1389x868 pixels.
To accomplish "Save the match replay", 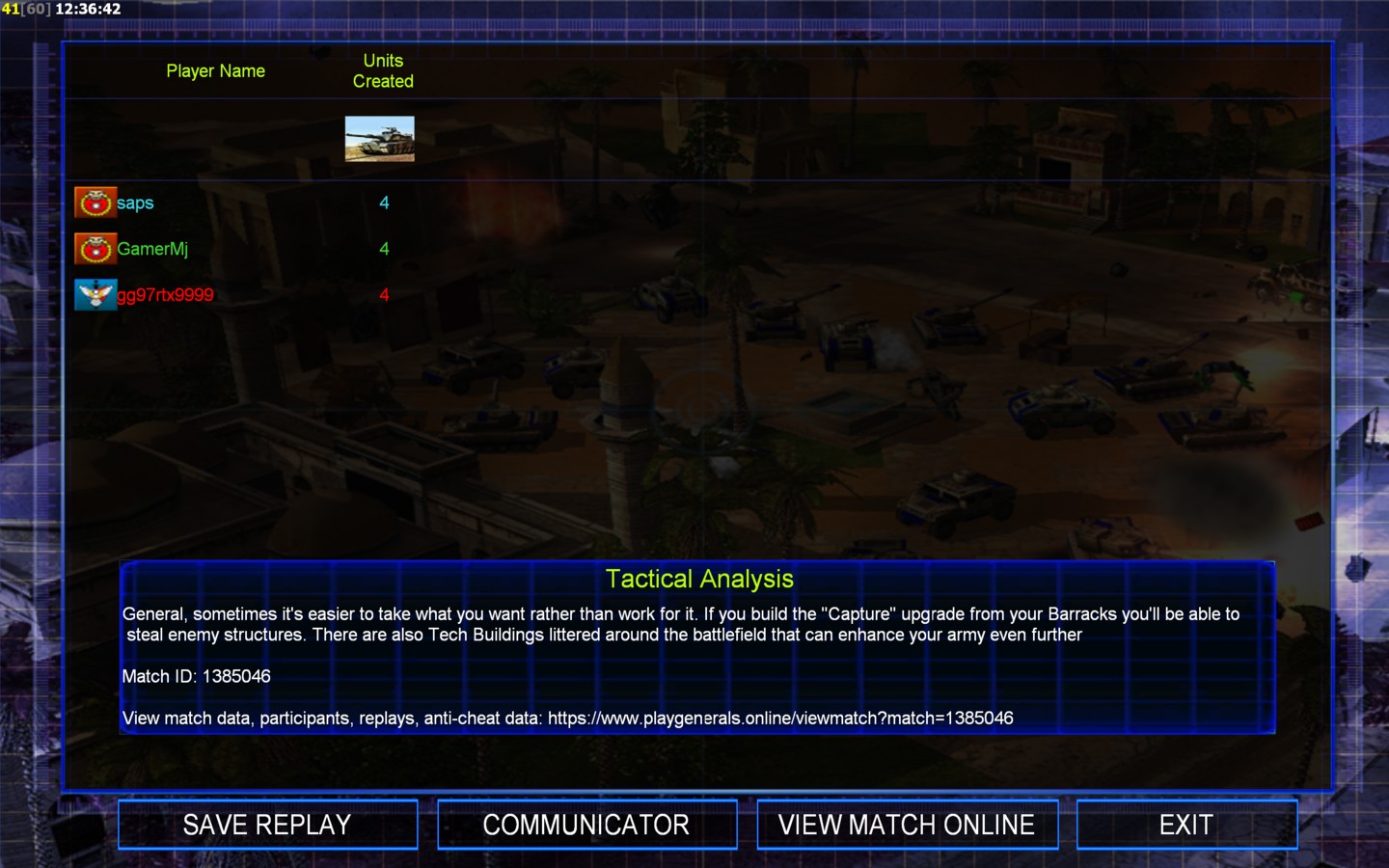I will [267, 825].
